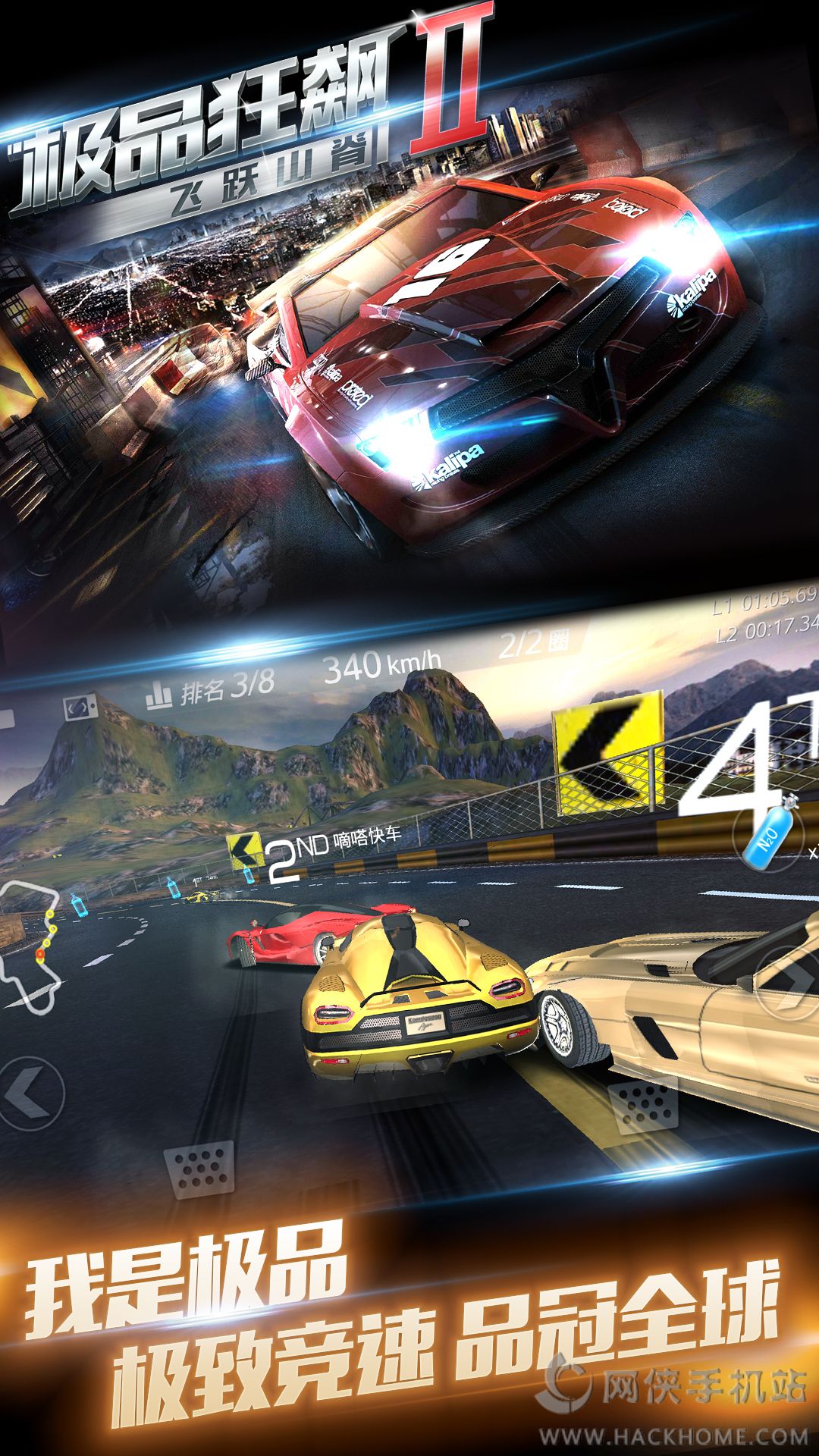Screen dimensions: 819x1456
Task: Toggle the phone-shaped control mode icon
Action: click(80, 708)
